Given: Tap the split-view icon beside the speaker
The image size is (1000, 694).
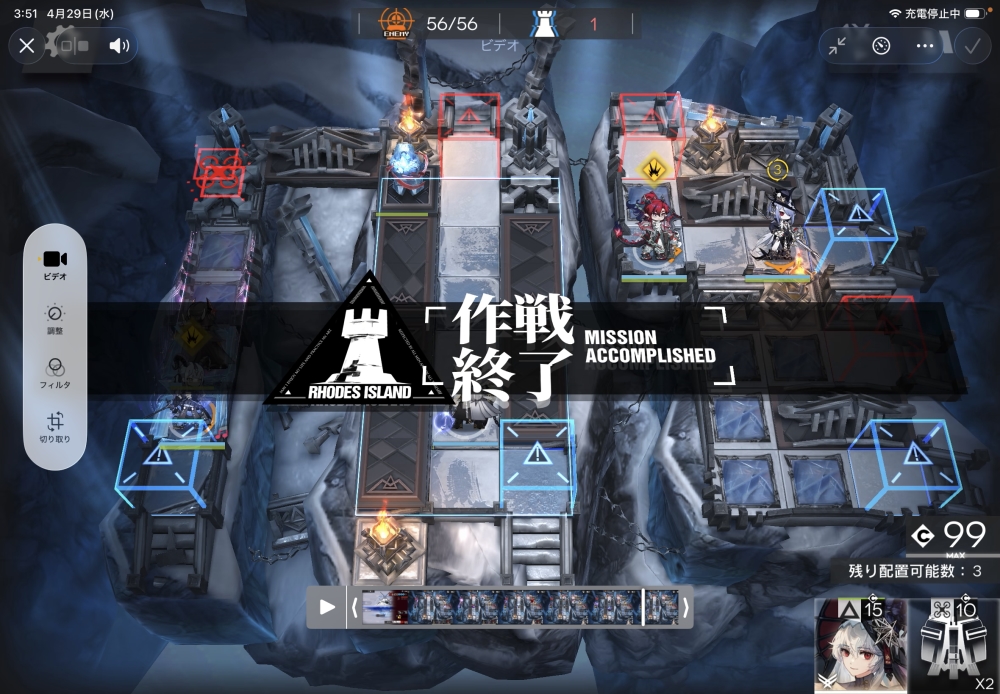Looking at the screenshot, I should click(73, 46).
